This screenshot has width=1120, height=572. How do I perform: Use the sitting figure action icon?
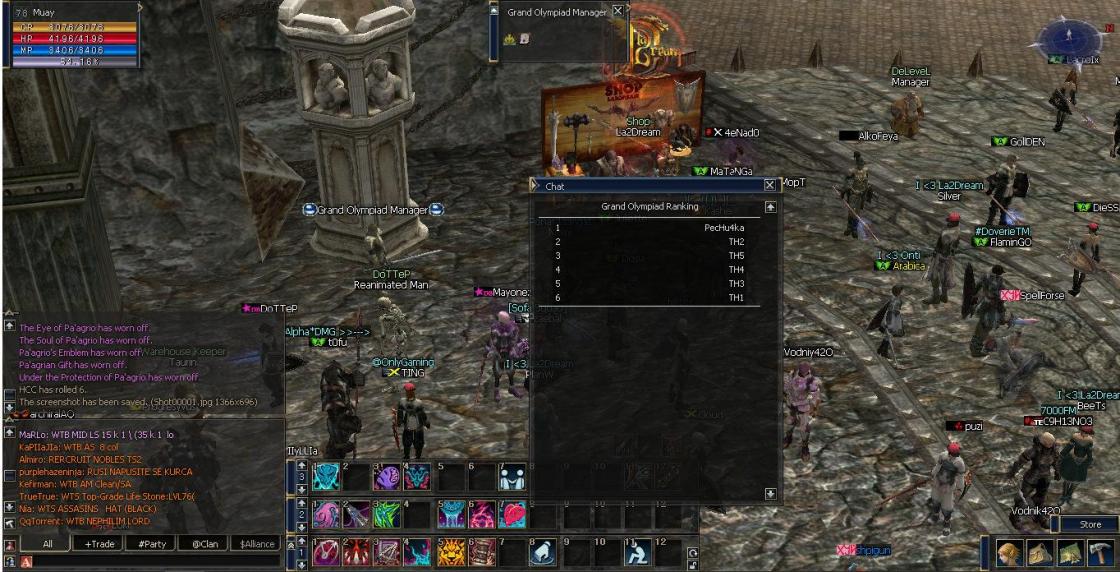click(x=637, y=552)
